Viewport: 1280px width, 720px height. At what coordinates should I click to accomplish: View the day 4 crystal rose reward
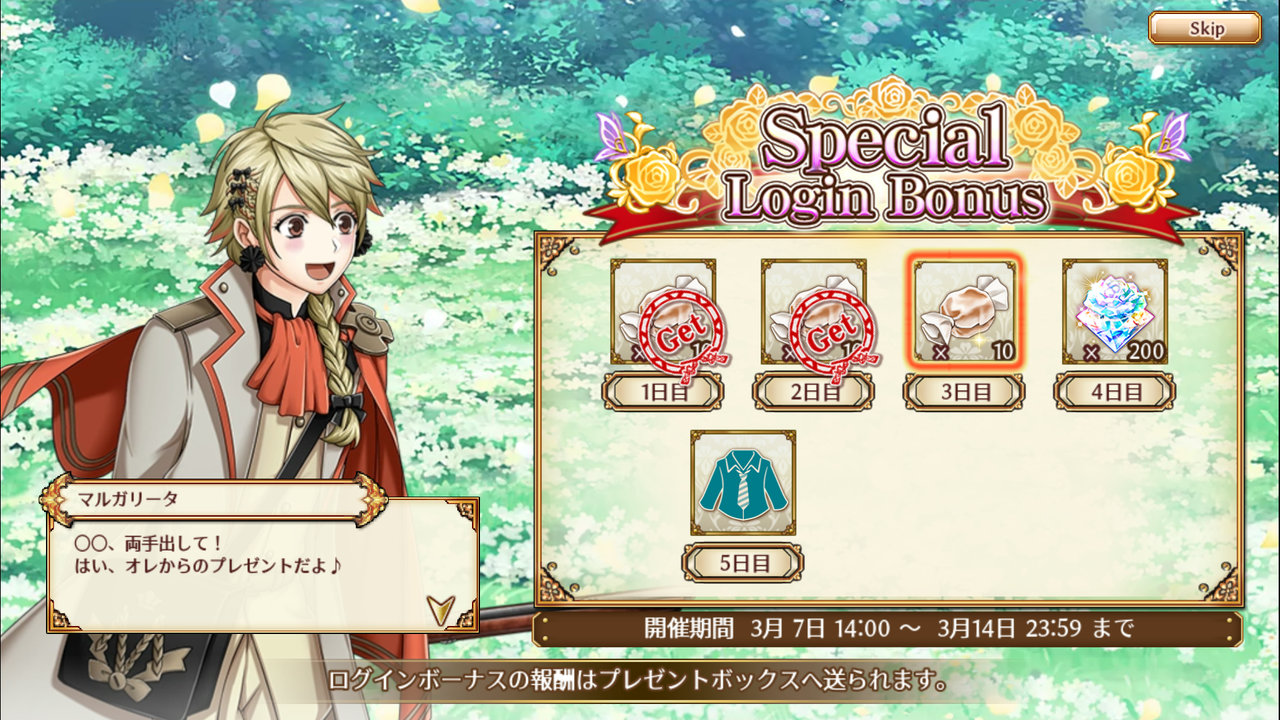[1115, 311]
